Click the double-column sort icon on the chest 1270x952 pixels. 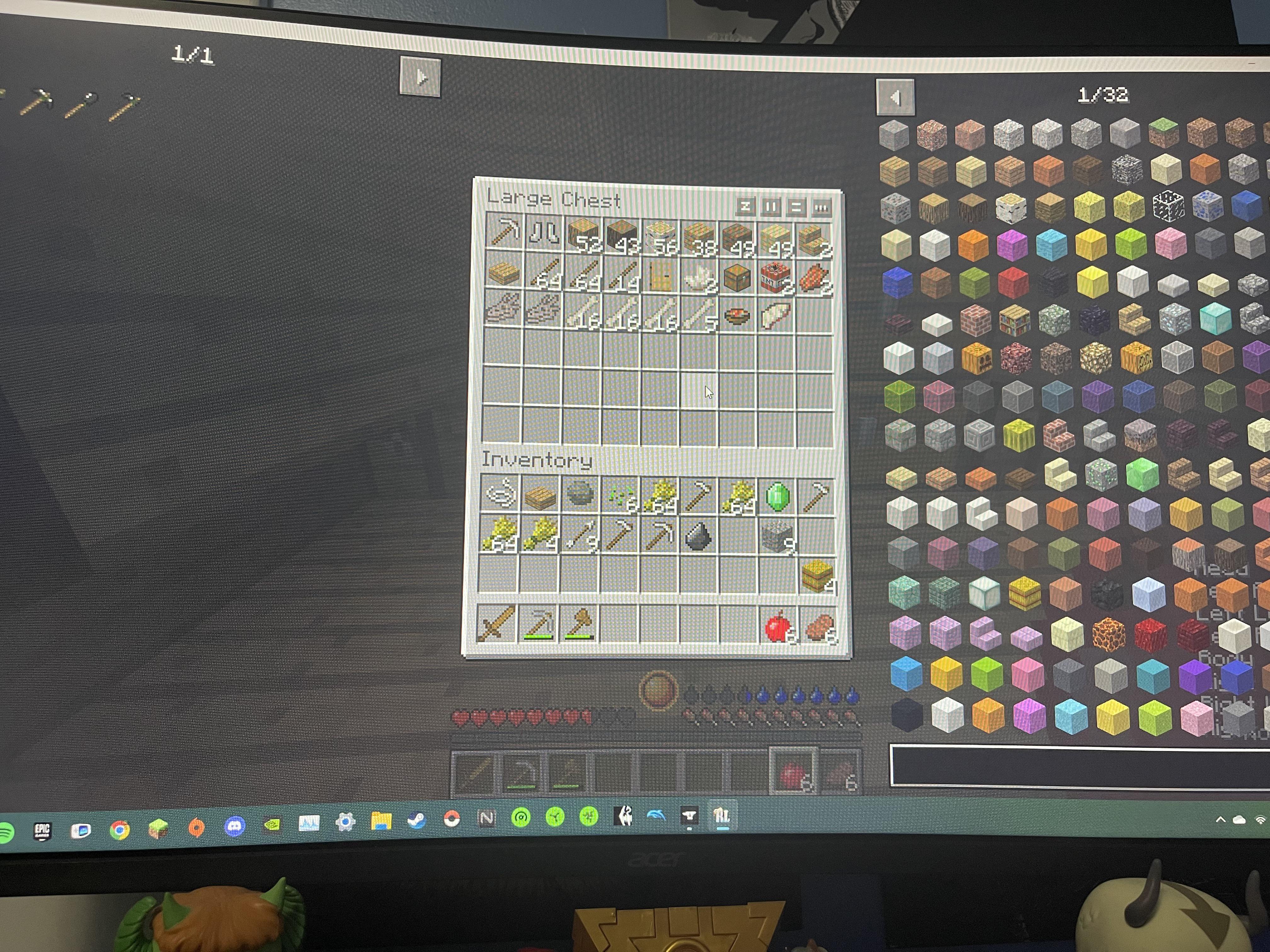[771, 206]
